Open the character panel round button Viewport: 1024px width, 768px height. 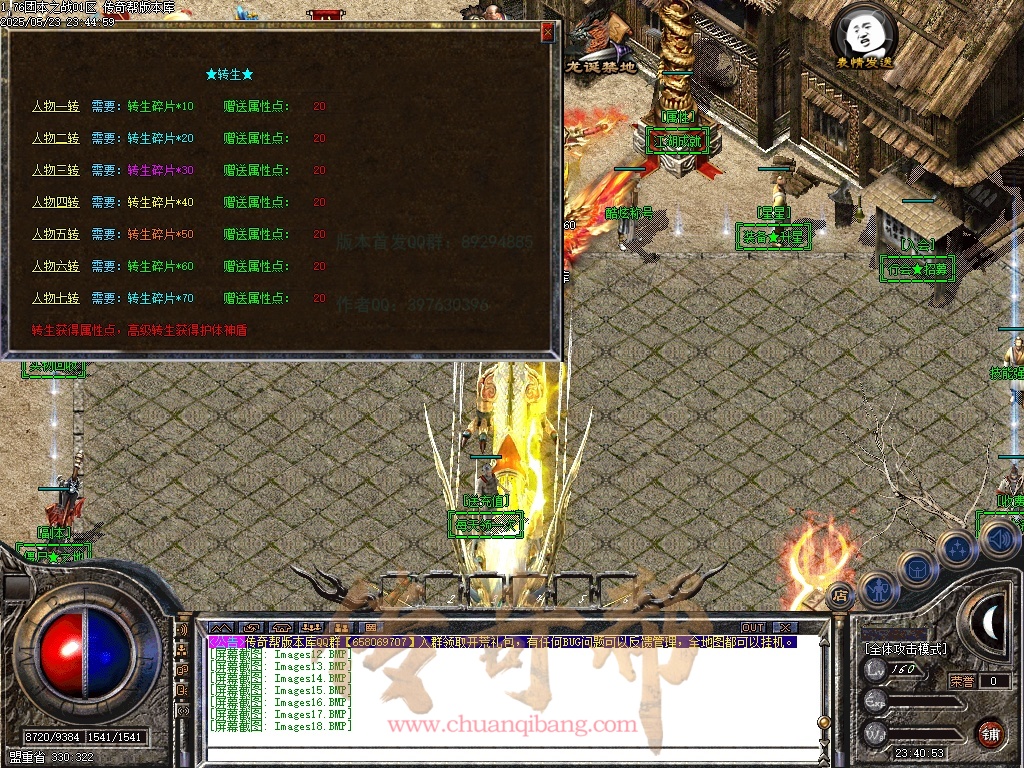878,590
